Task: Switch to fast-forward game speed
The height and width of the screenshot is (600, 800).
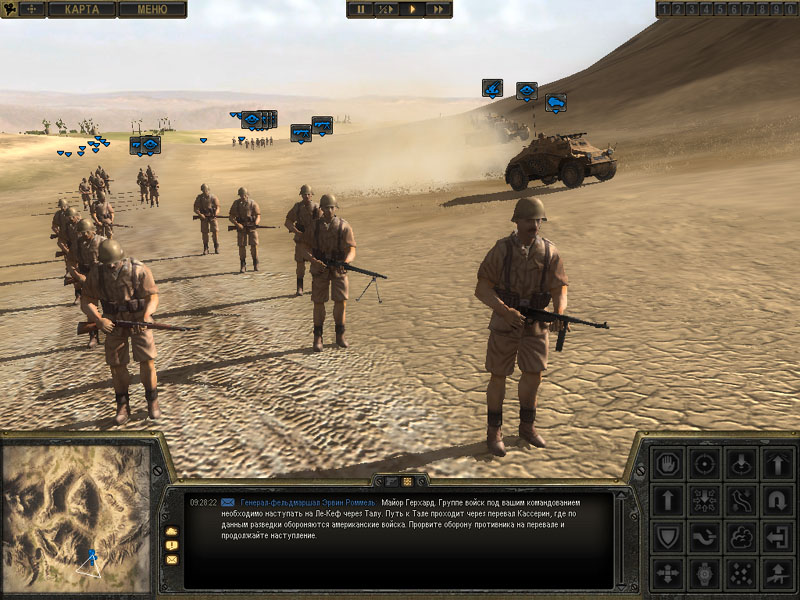Action: (x=438, y=9)
